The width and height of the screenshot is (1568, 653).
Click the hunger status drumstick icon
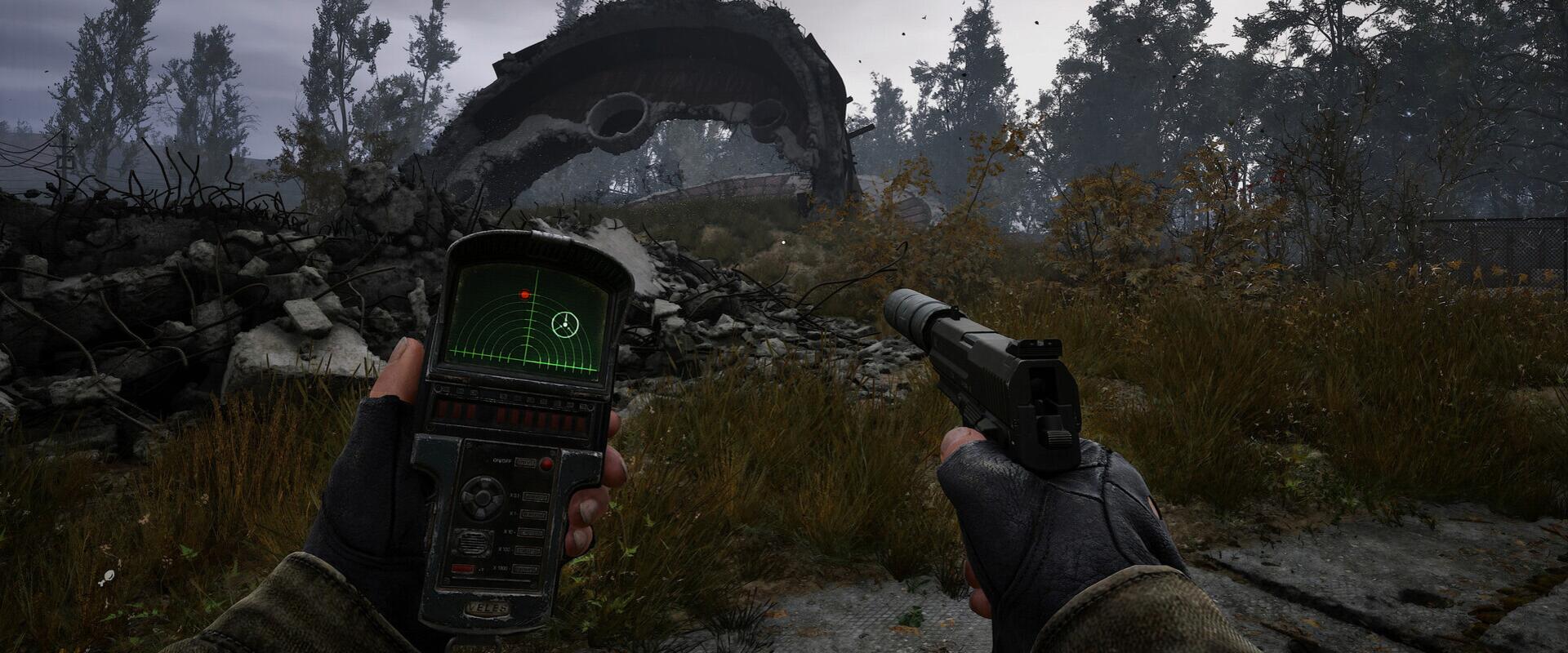pyautogui.click(x=106, y=579)
